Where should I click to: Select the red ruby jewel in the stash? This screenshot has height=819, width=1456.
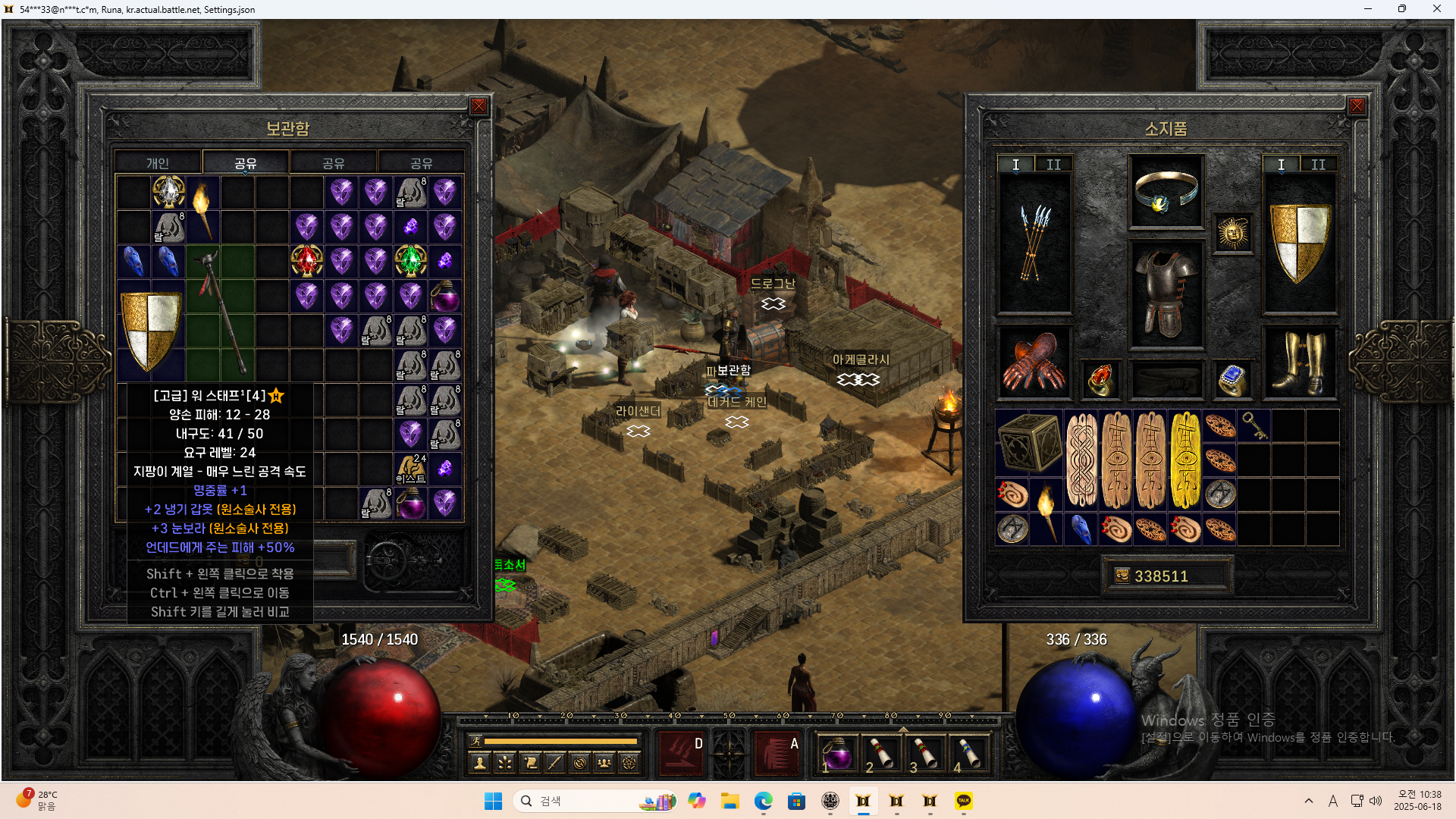(306, 261)
